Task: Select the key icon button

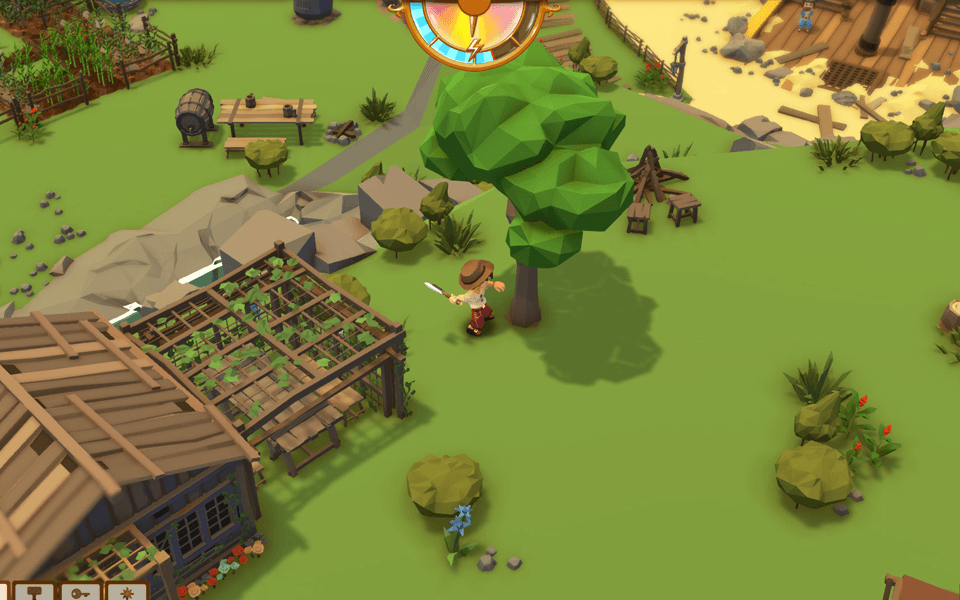Action: click(x=80, y=592)
